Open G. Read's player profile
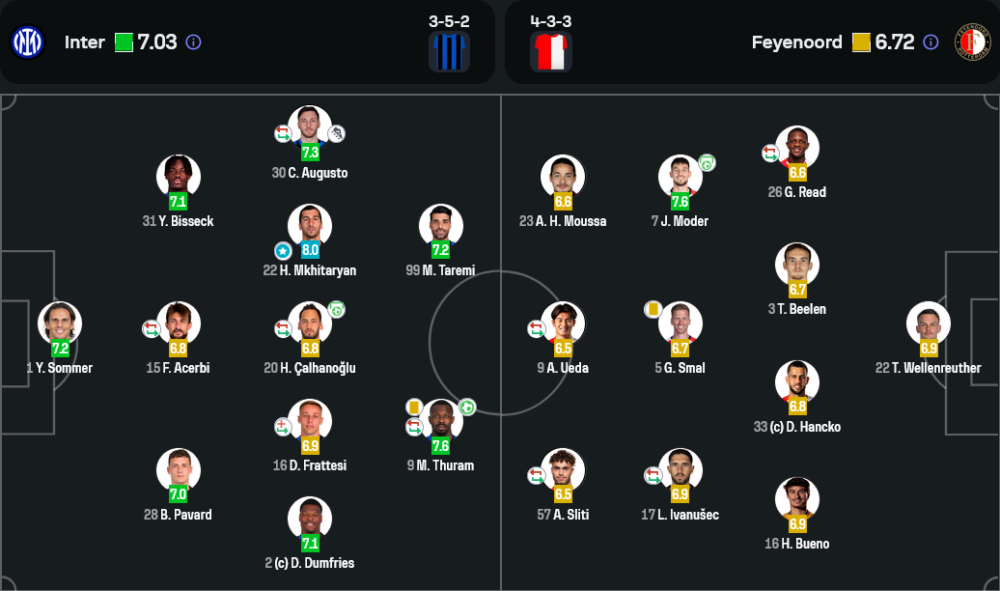1000x591 pixels. 797,148
